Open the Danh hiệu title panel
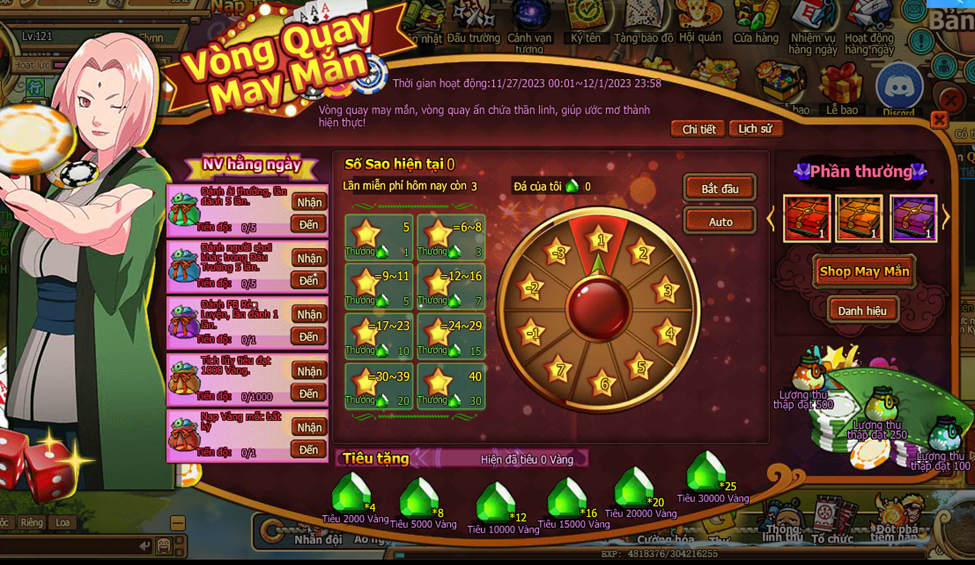 (x=862, y=311)
